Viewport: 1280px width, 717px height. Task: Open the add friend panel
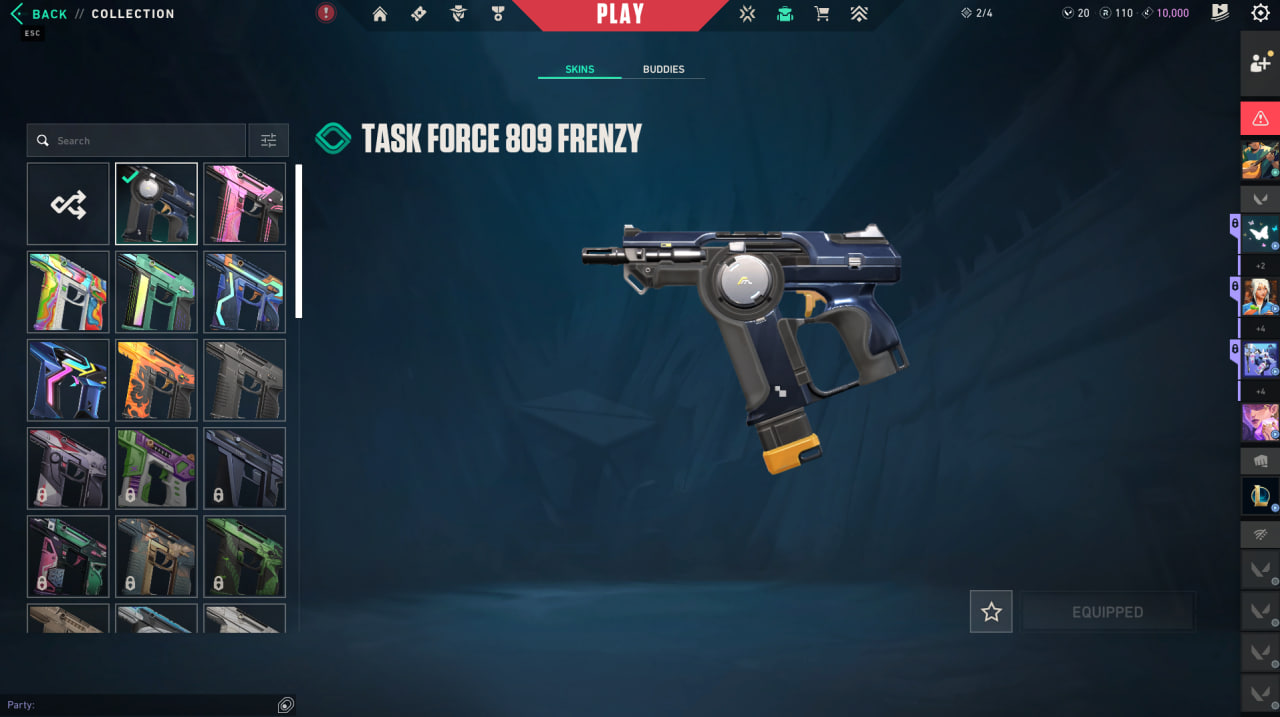pyautogui.click(x=1260, y=63)
